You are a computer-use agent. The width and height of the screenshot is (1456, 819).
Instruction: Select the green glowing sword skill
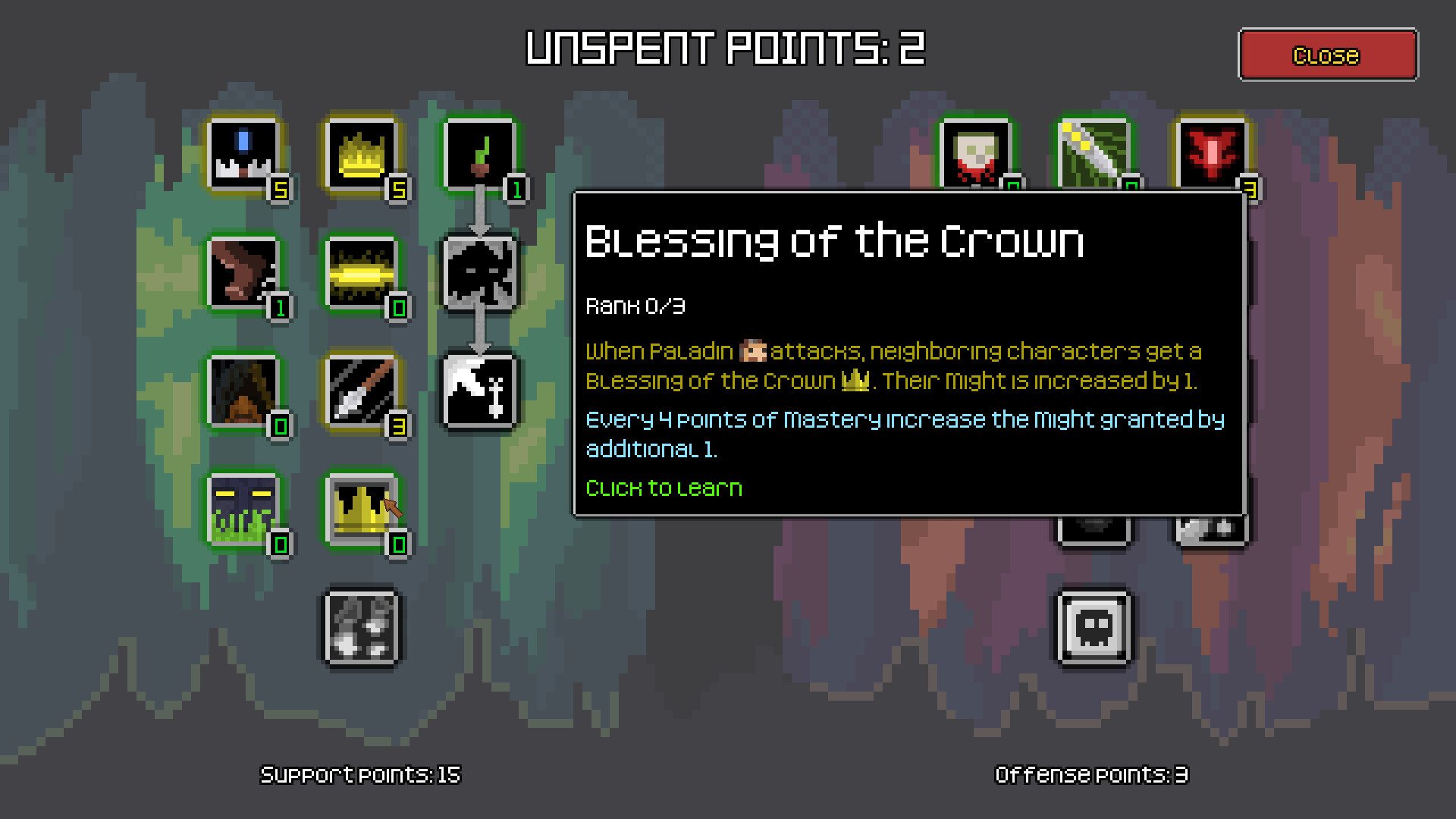point(1094,154)
